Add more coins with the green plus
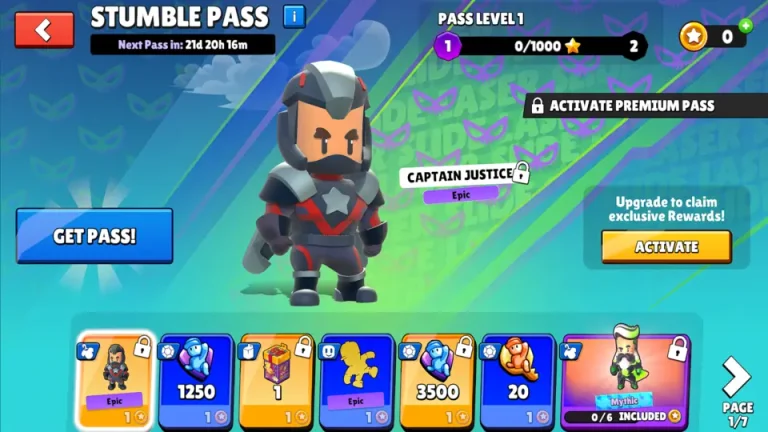Image resolution: width=768 pixels, height=432 pixels. pyautogui.click(x=745, y=26)
